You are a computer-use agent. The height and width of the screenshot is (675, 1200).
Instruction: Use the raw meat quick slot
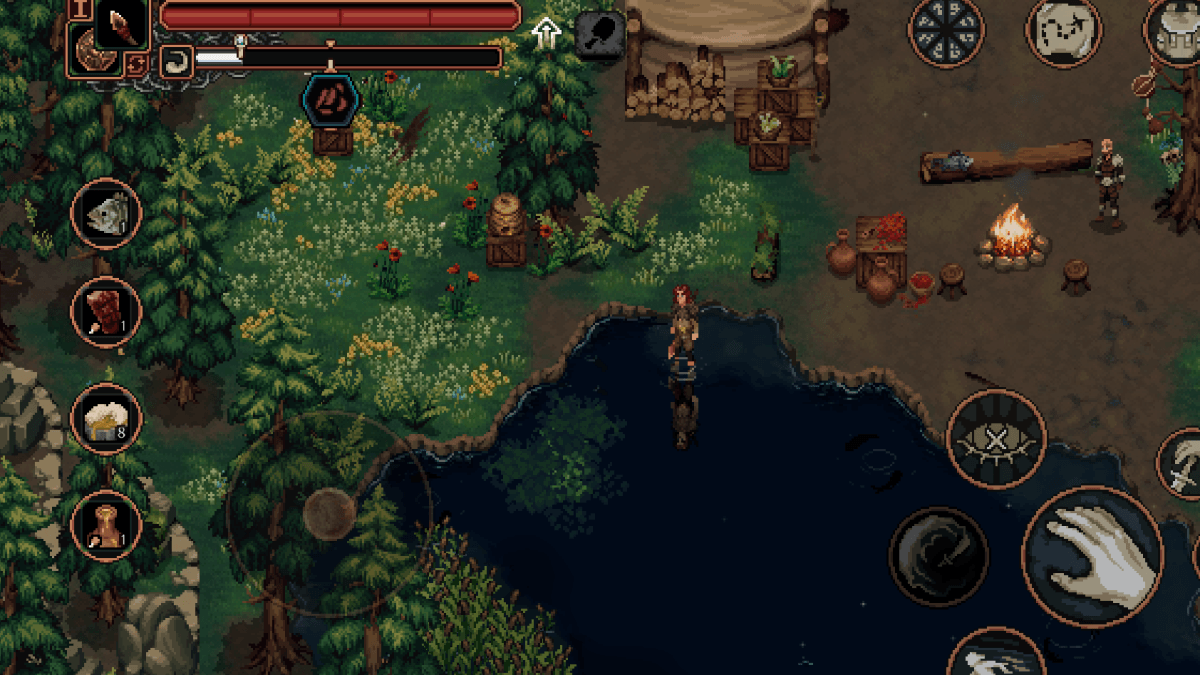click(106, 312)
